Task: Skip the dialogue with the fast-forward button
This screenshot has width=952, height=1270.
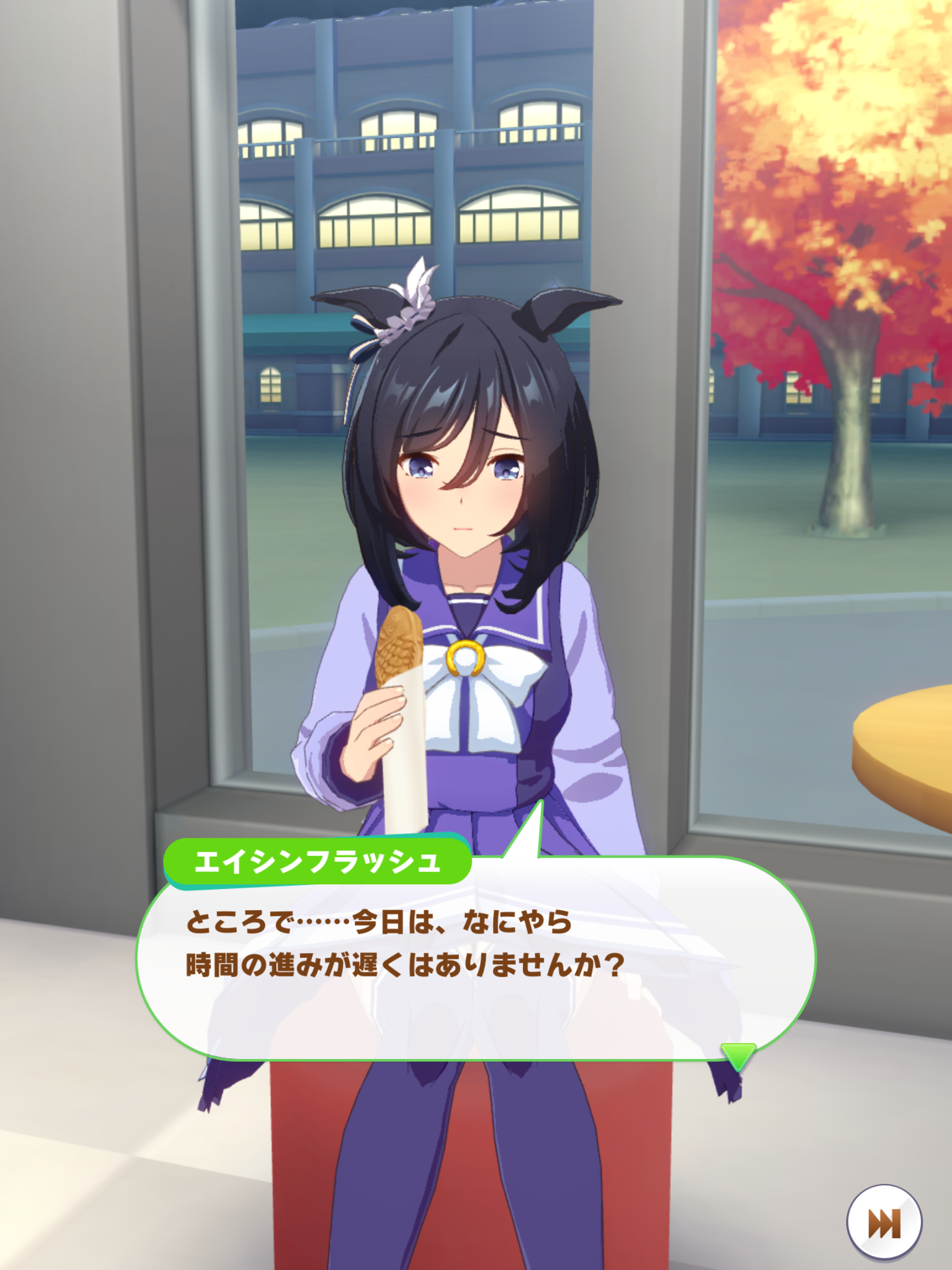Action: 884,1222
